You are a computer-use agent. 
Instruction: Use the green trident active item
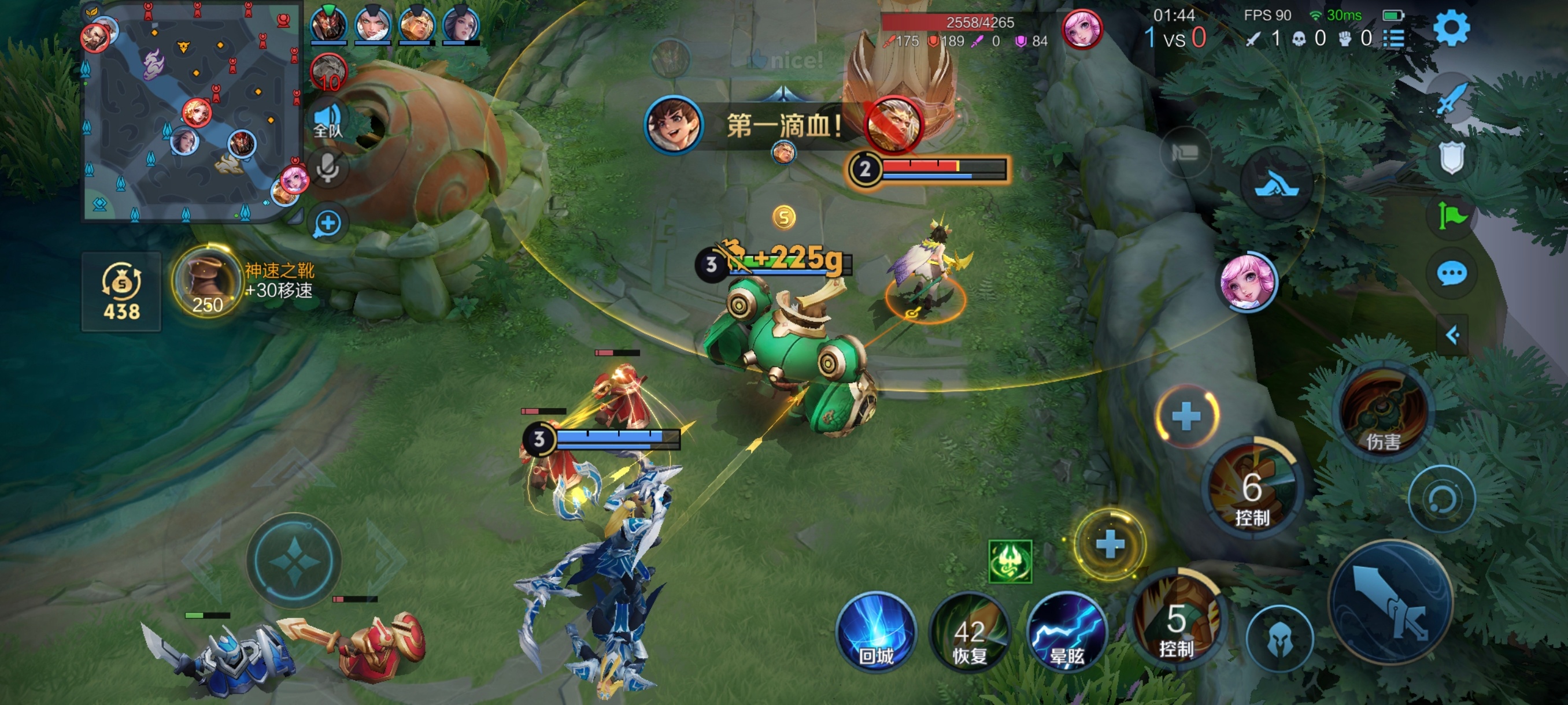click(x=1010, y=561)
